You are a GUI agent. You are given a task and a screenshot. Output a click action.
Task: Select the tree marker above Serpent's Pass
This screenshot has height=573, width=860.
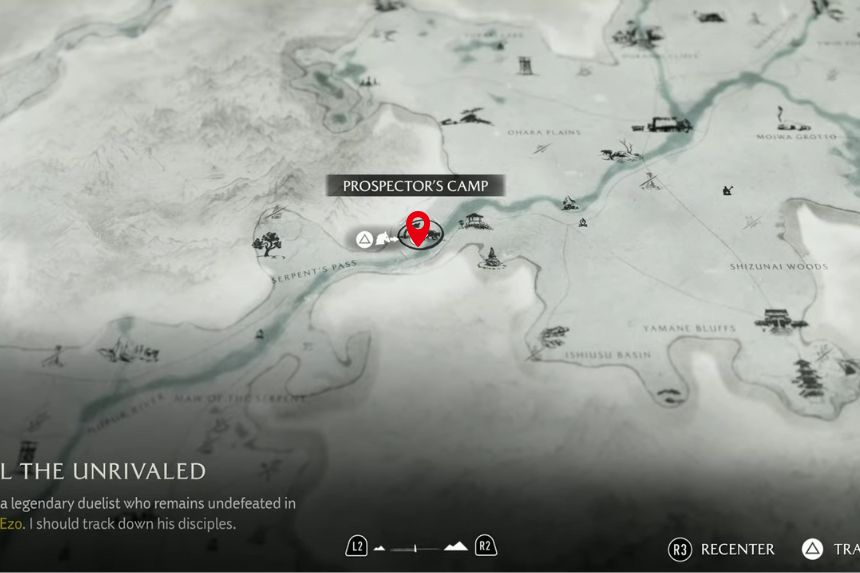[x=267, y=242]
